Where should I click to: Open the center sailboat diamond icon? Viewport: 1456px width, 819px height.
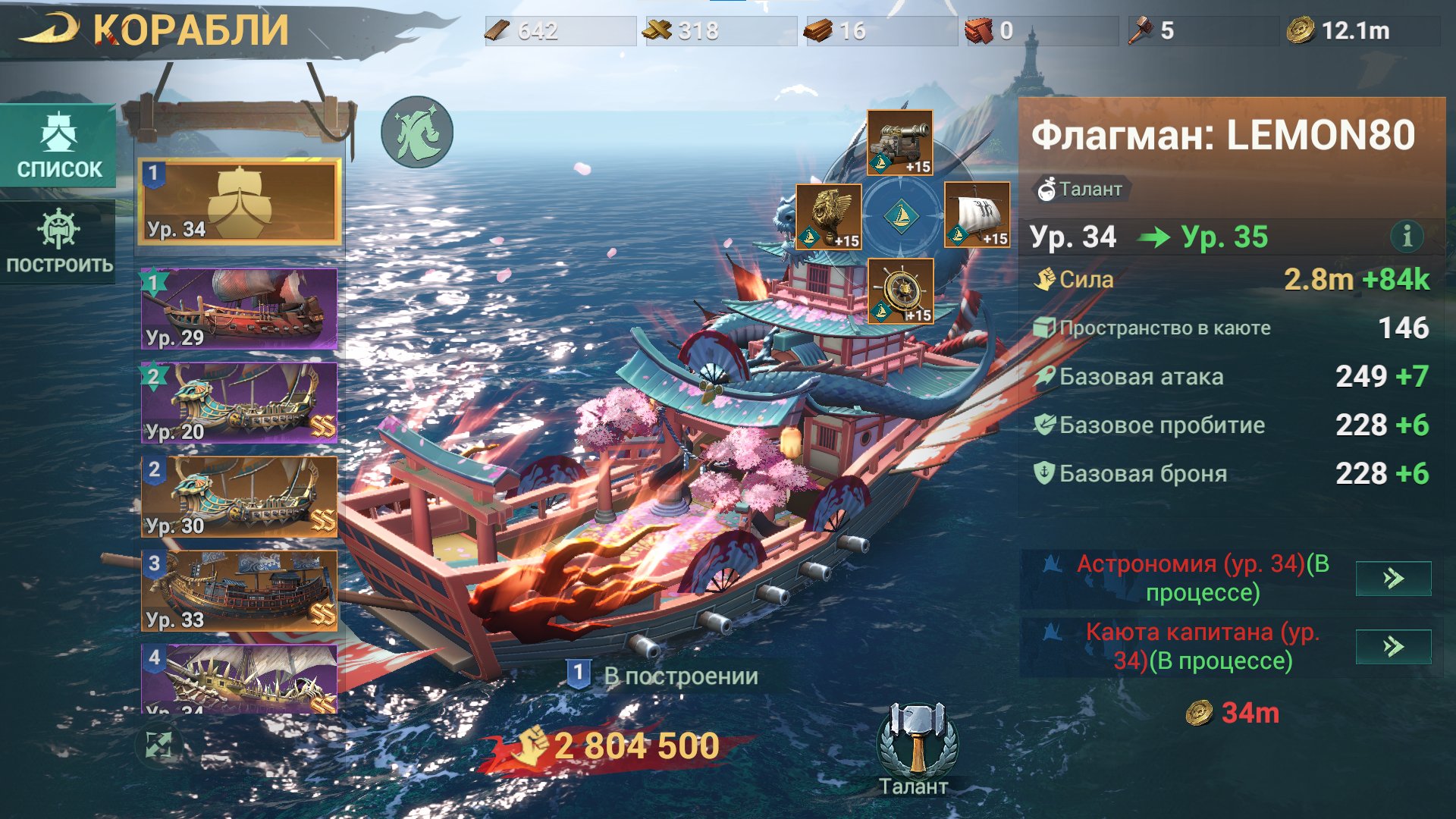click(x=901, y=216)
